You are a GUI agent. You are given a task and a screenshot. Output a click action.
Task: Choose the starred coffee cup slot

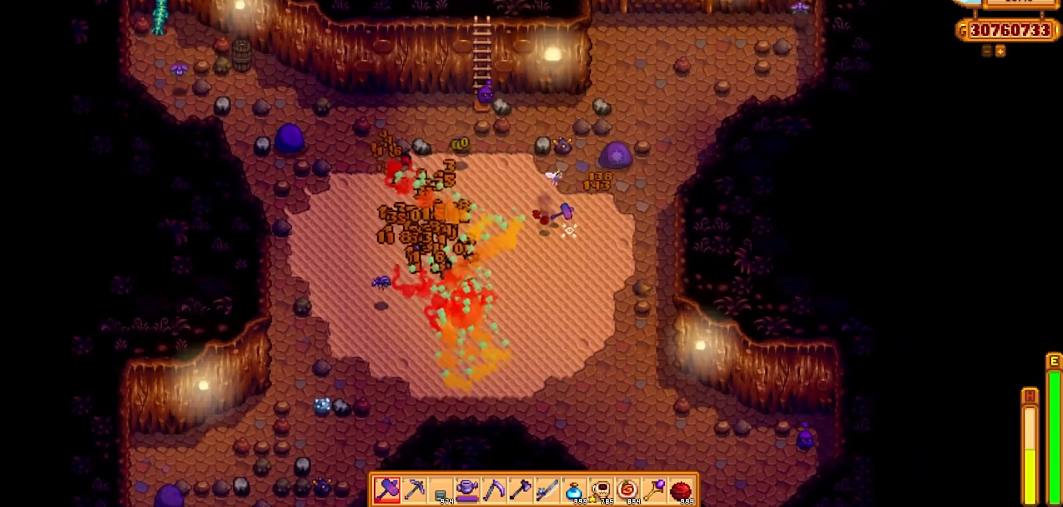click(601, 490)
